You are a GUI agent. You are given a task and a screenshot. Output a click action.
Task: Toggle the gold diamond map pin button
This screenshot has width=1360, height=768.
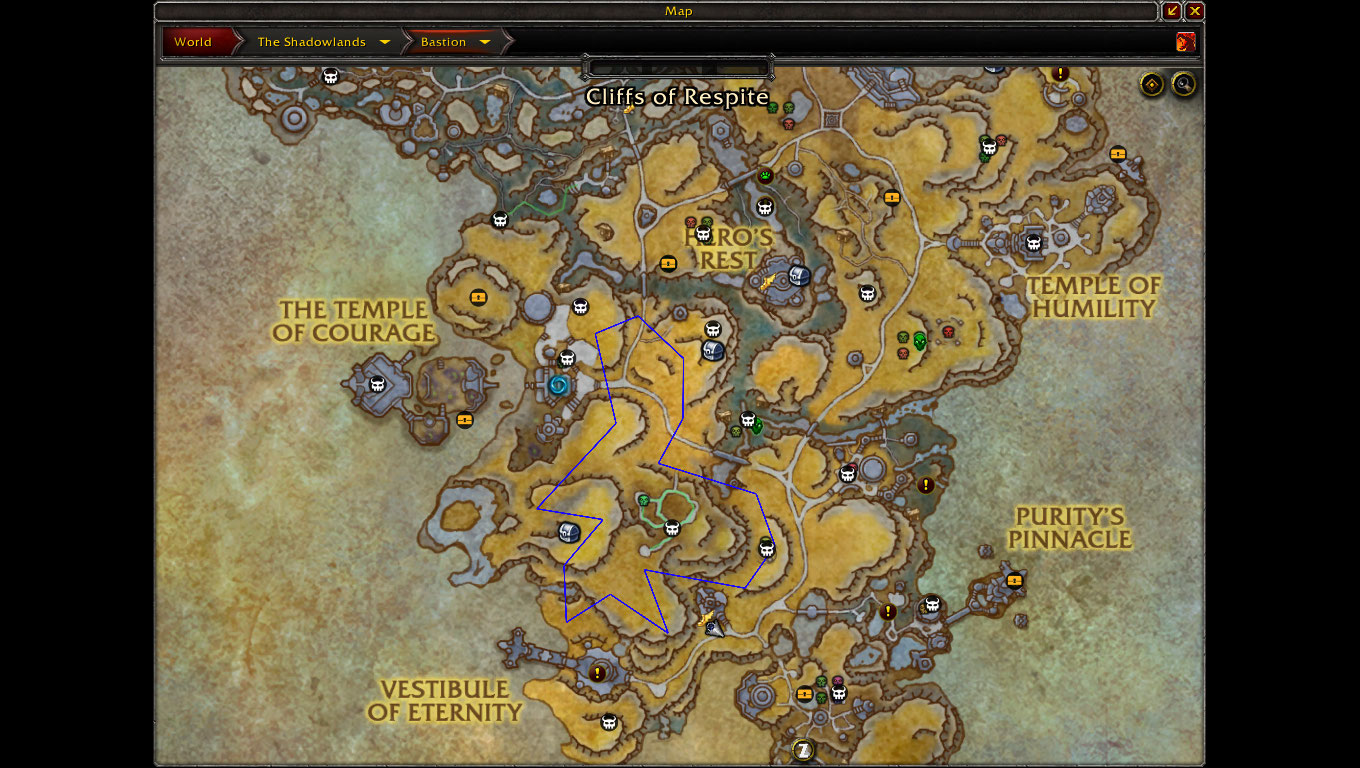(x=1152, y=85)
